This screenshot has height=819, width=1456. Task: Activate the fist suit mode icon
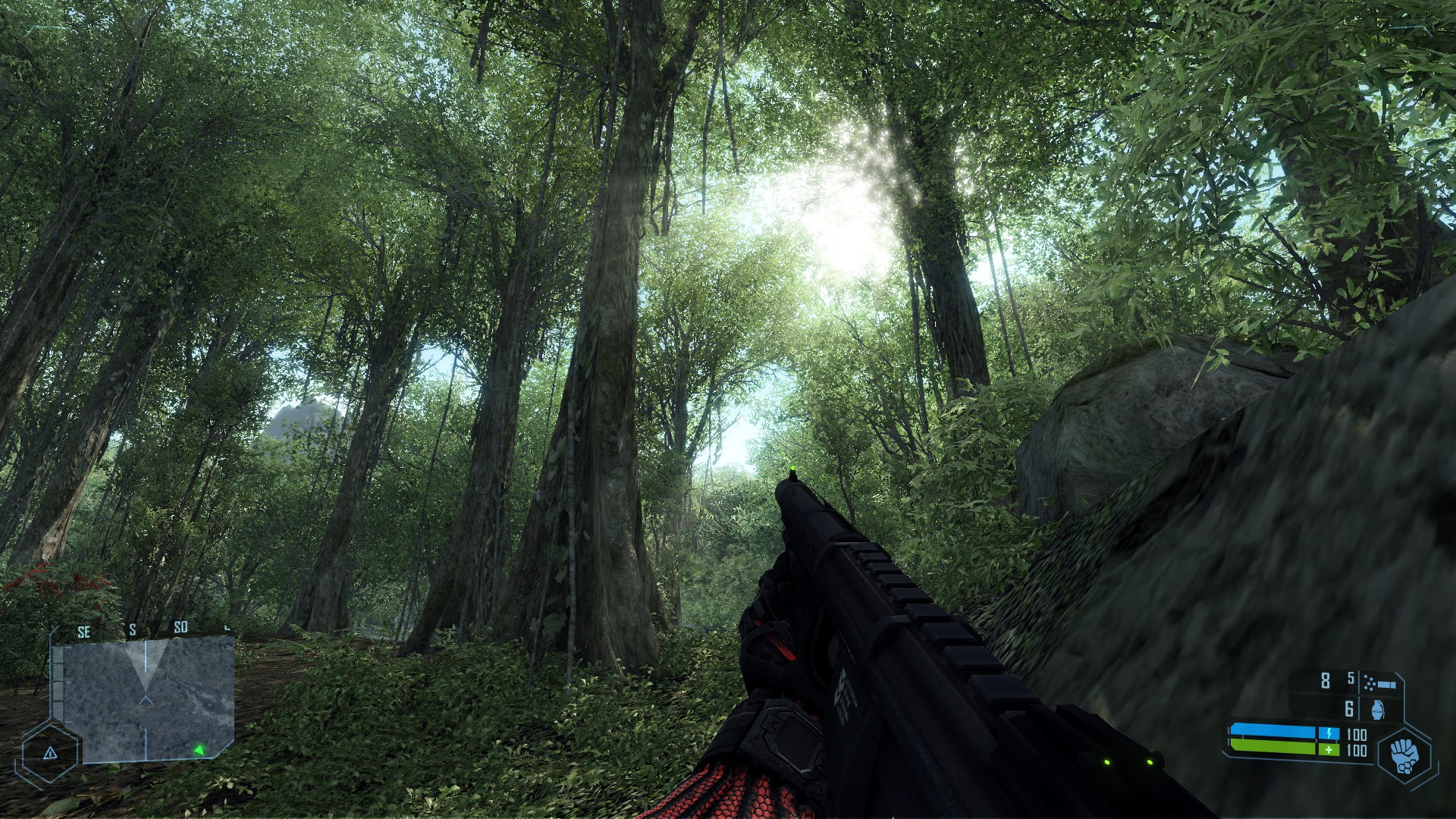tap(1404, 755)
